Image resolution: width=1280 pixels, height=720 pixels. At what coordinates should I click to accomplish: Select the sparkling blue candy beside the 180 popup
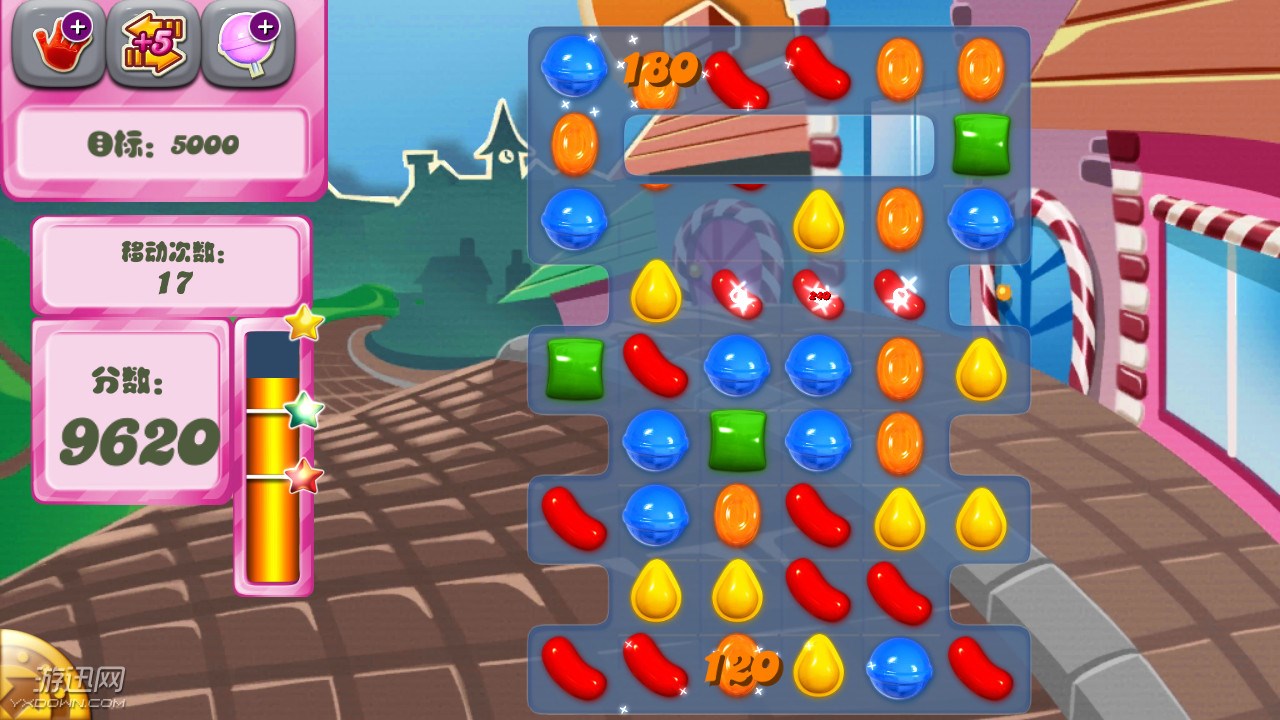[573, 67]
